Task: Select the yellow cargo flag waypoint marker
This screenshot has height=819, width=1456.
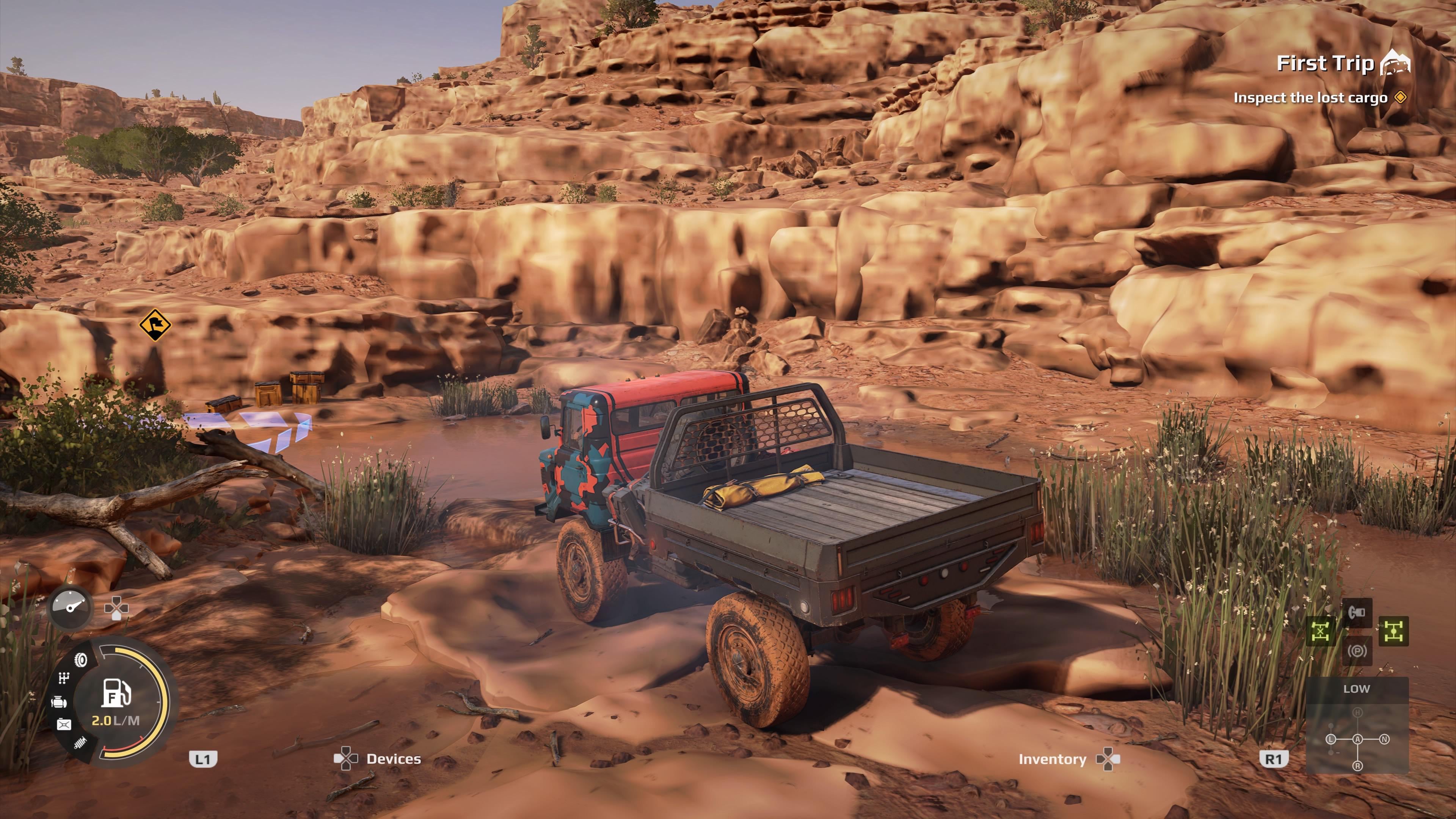Action: click(155, 325)
